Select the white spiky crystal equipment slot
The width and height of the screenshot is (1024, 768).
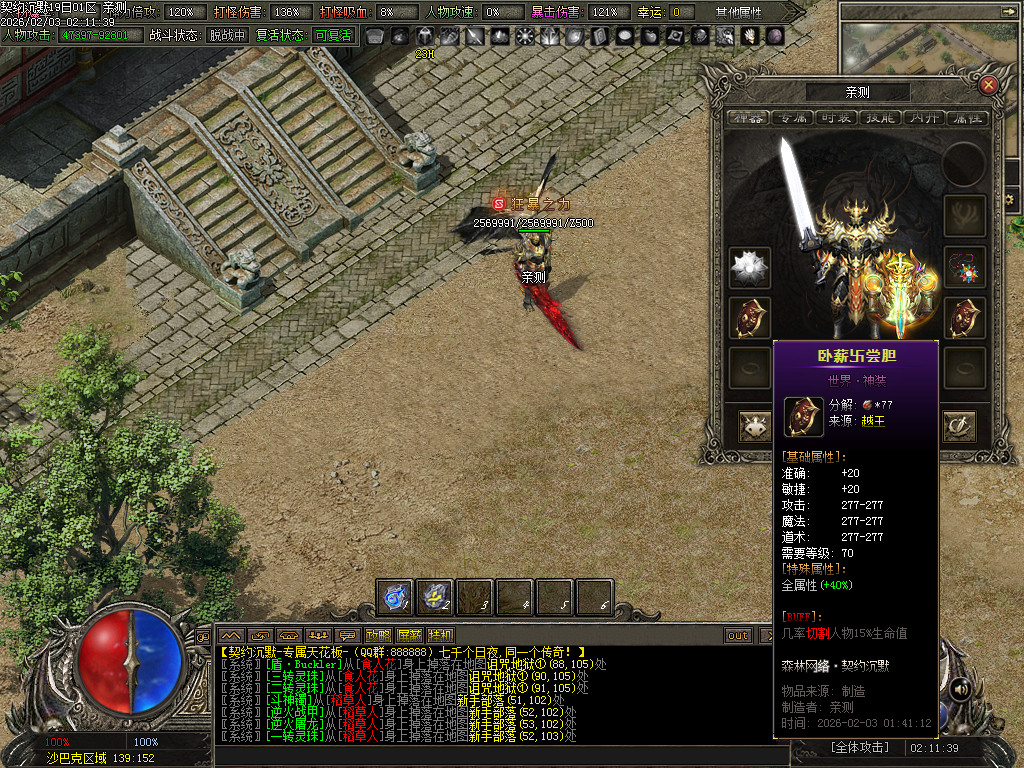(748, 267)
